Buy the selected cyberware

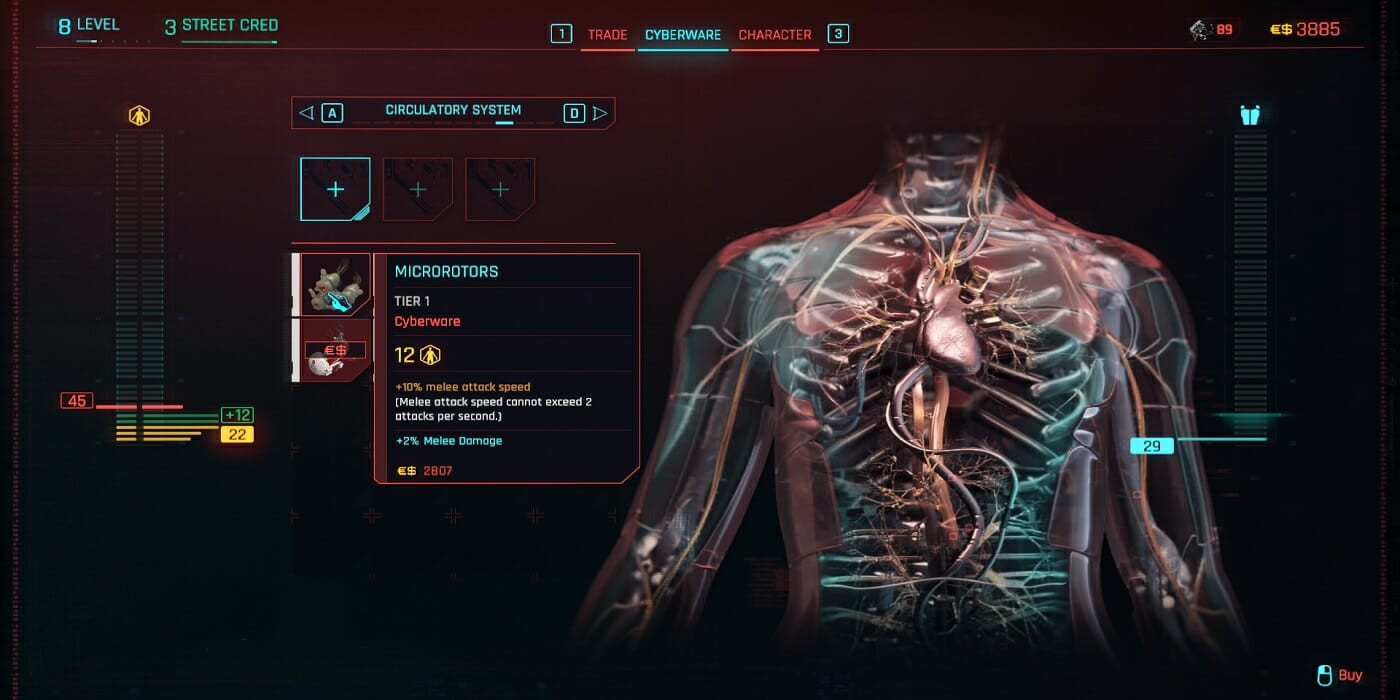[x=1340, y=676]
